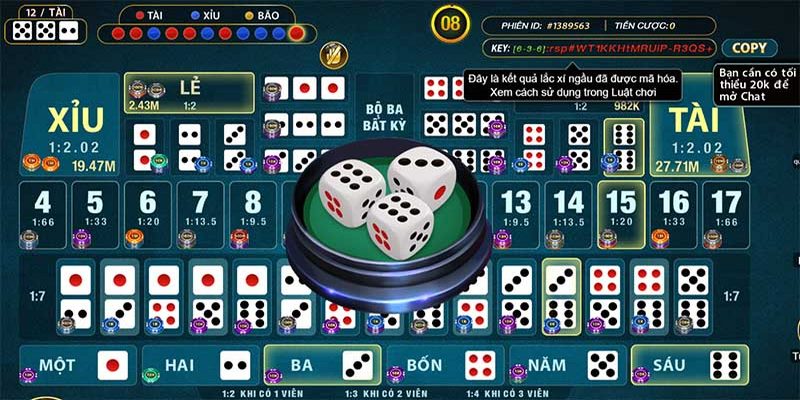Image resolution: width=800 pixels, height=400 pixels.
Task: Bet on total sum 13
Action: pyautogui.click(x=515, y=212)
